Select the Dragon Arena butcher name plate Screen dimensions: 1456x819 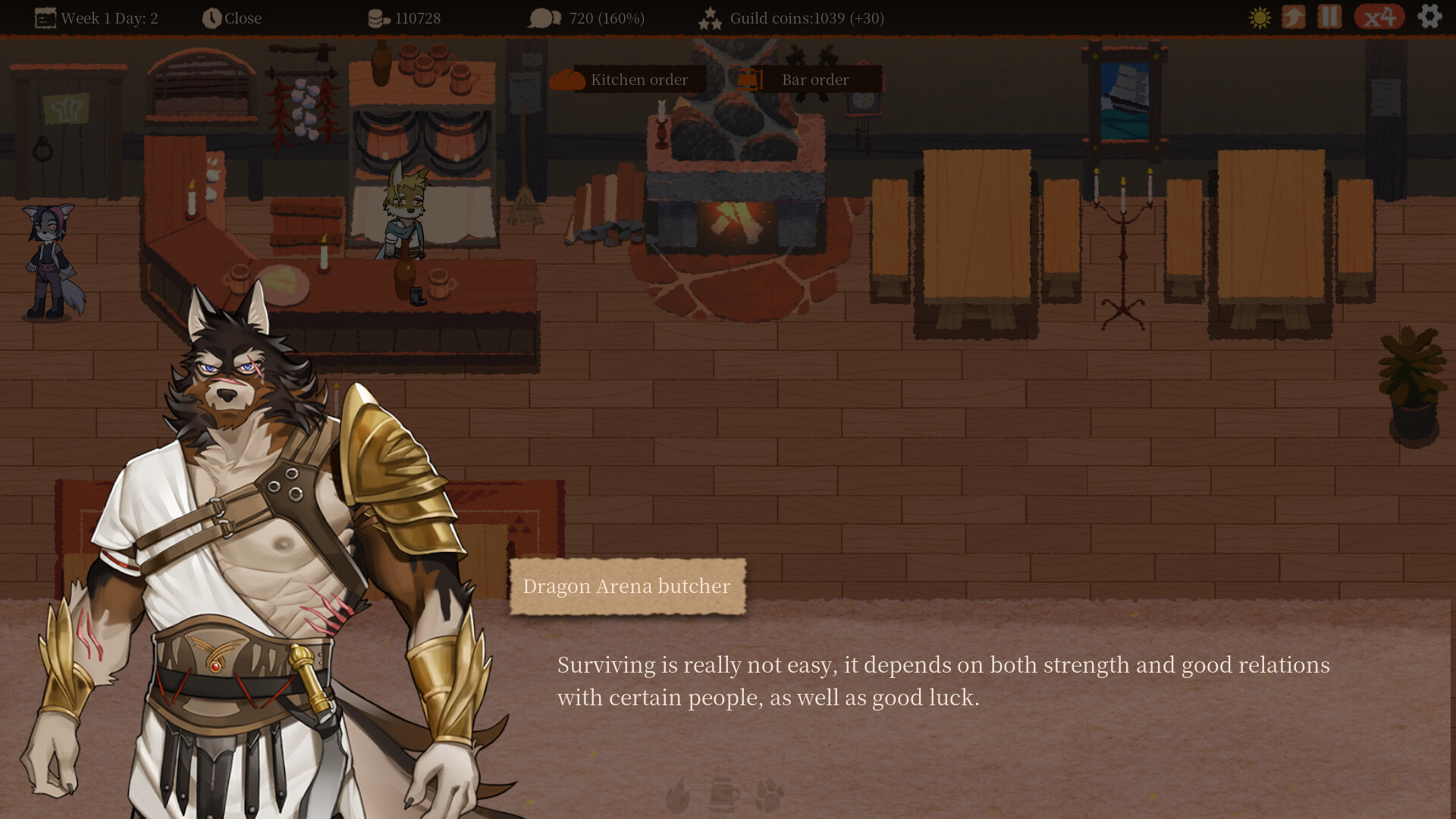[x=627, y=585]
